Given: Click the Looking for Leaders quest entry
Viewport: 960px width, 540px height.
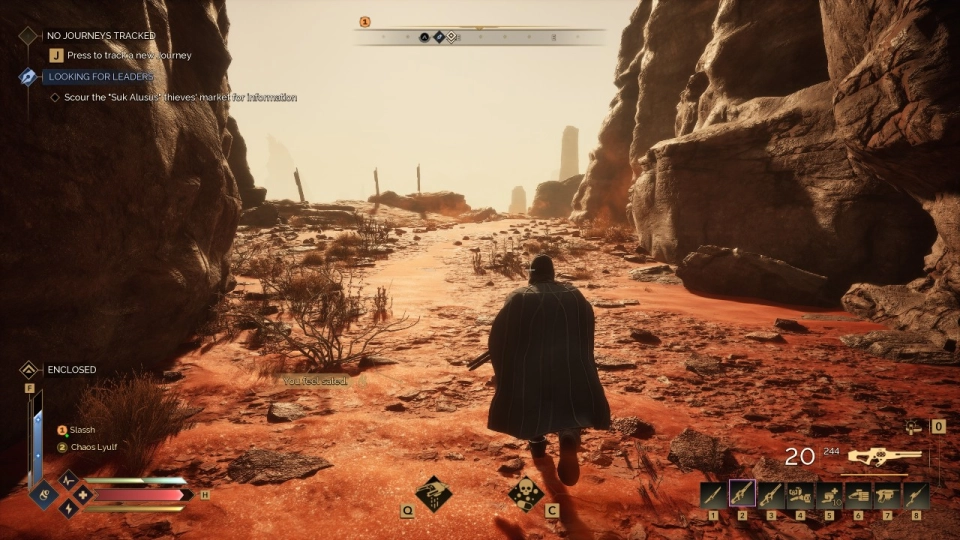Looking at the screenshot, I should (99, 77).
